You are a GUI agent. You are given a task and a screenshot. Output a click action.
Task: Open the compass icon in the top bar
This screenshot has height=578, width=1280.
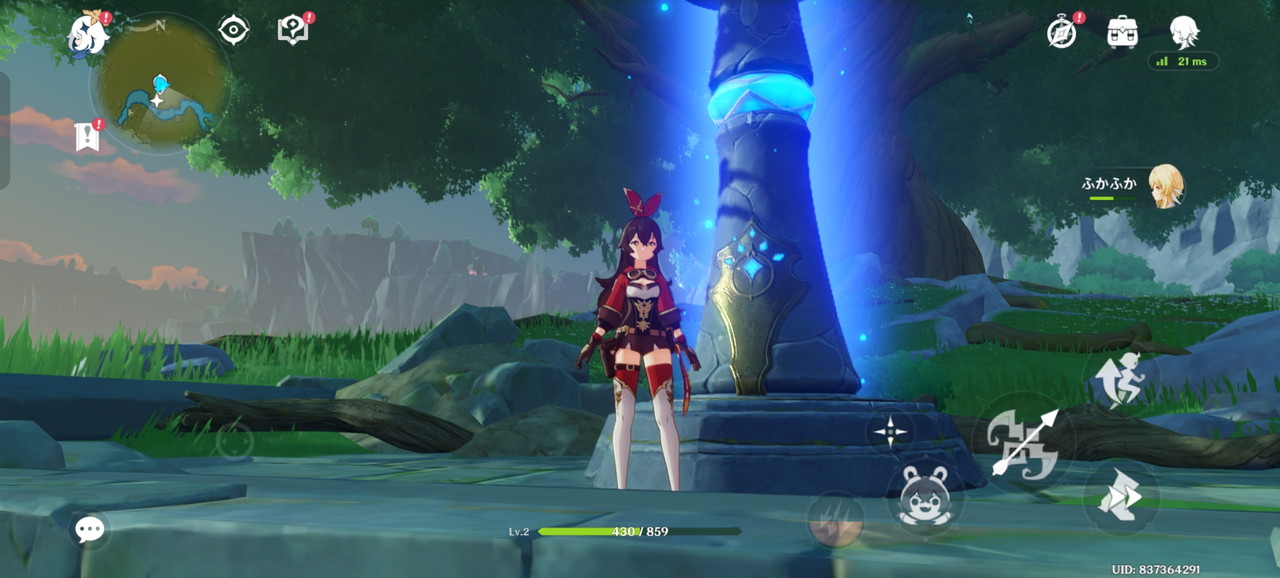1062,31
